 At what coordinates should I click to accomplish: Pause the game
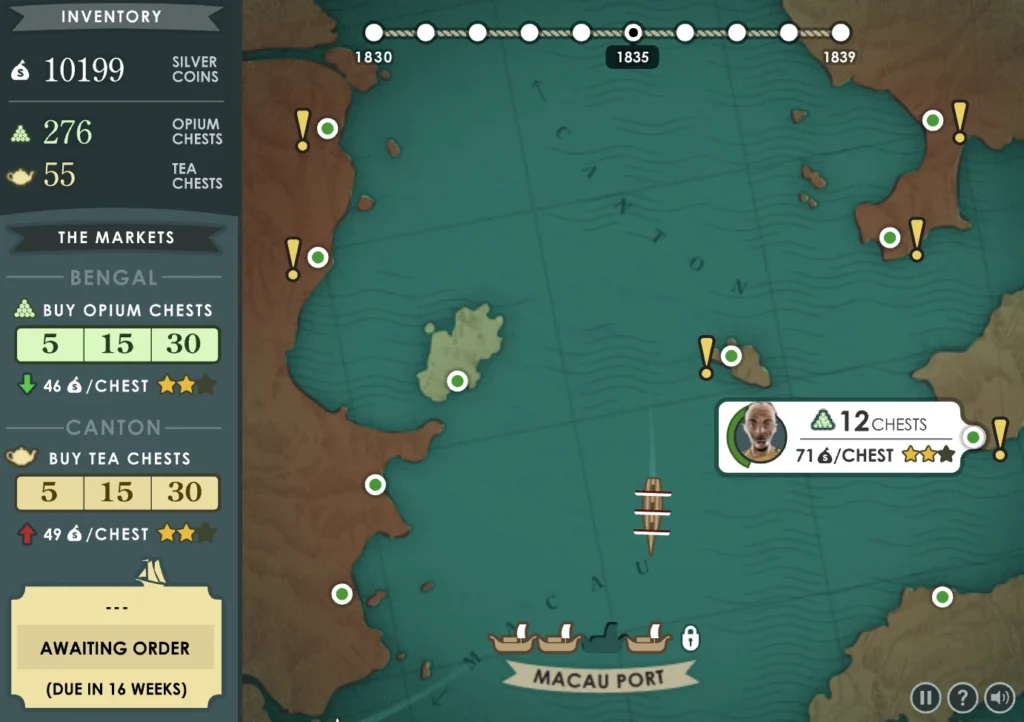pyautogui.click(x=926, y=697)
